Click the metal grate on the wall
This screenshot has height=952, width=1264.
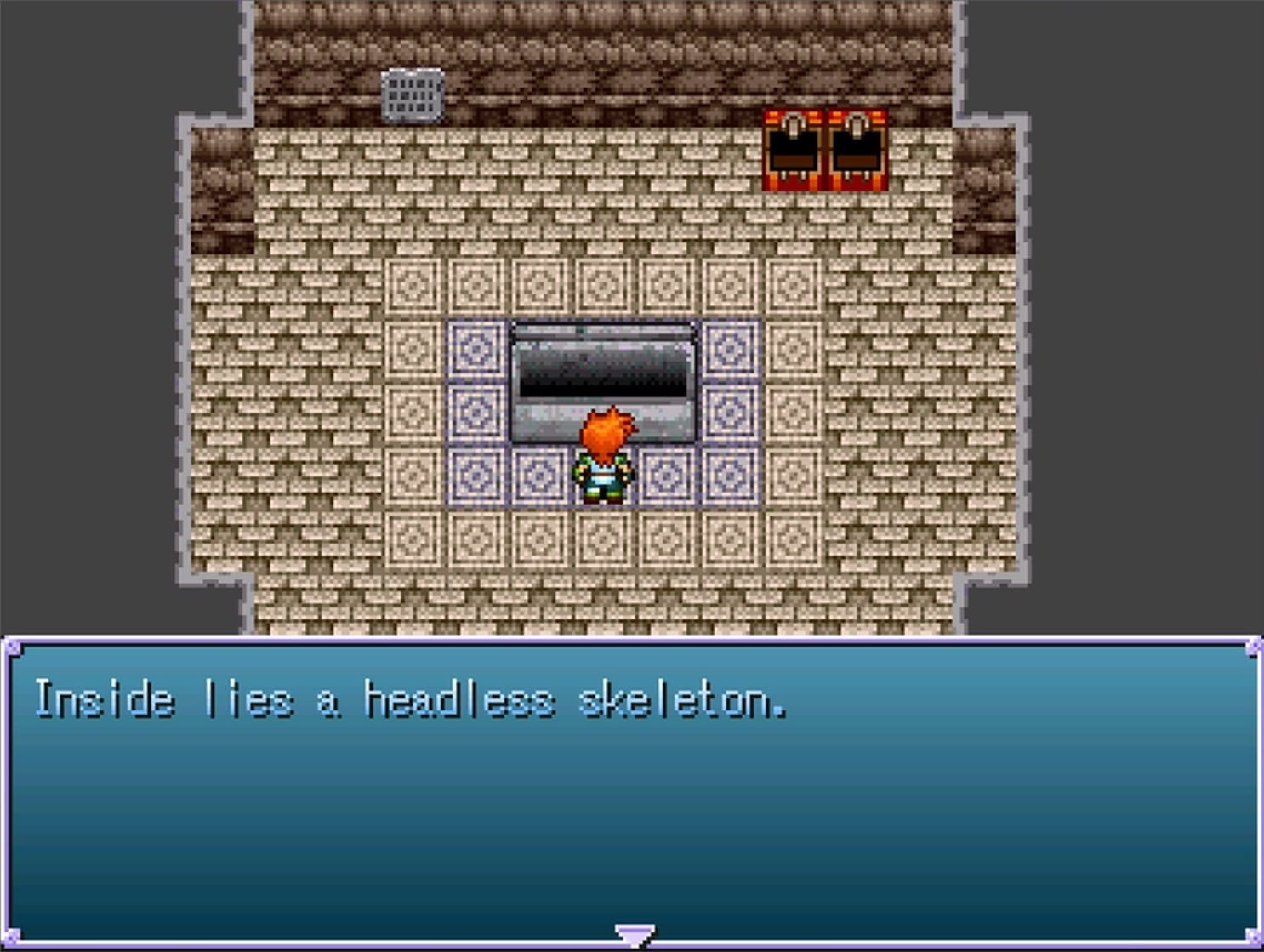412,94
